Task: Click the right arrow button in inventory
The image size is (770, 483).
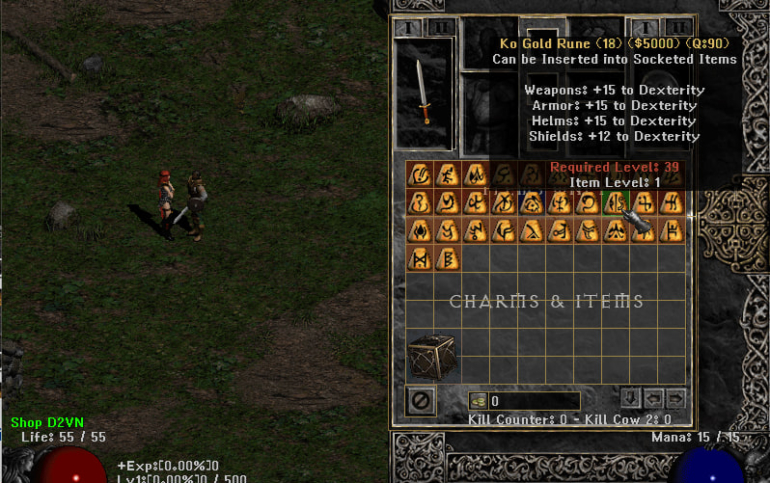Action: click(x=676, y=398)
